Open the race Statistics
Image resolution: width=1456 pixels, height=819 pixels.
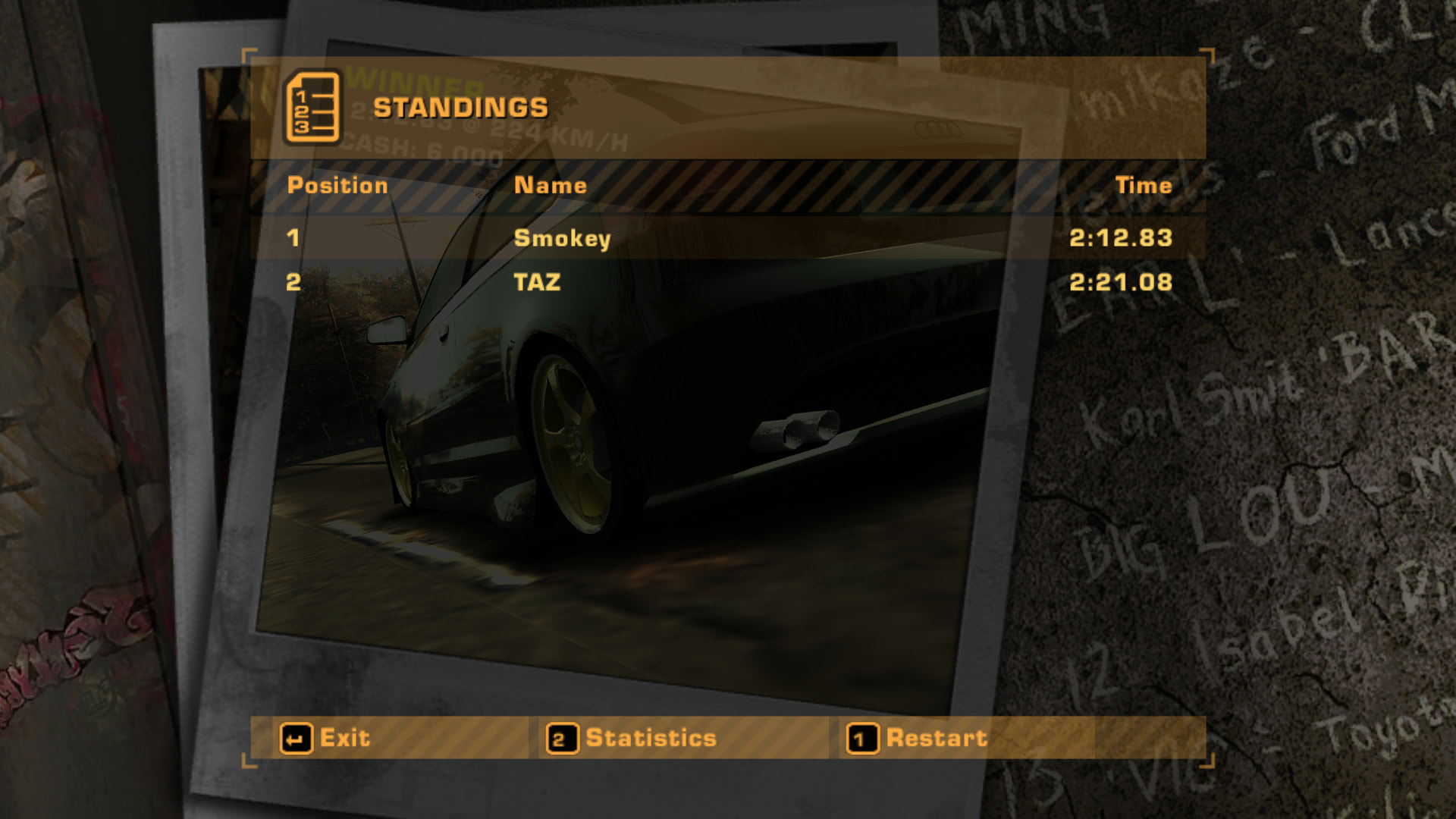tap(632, 738)
